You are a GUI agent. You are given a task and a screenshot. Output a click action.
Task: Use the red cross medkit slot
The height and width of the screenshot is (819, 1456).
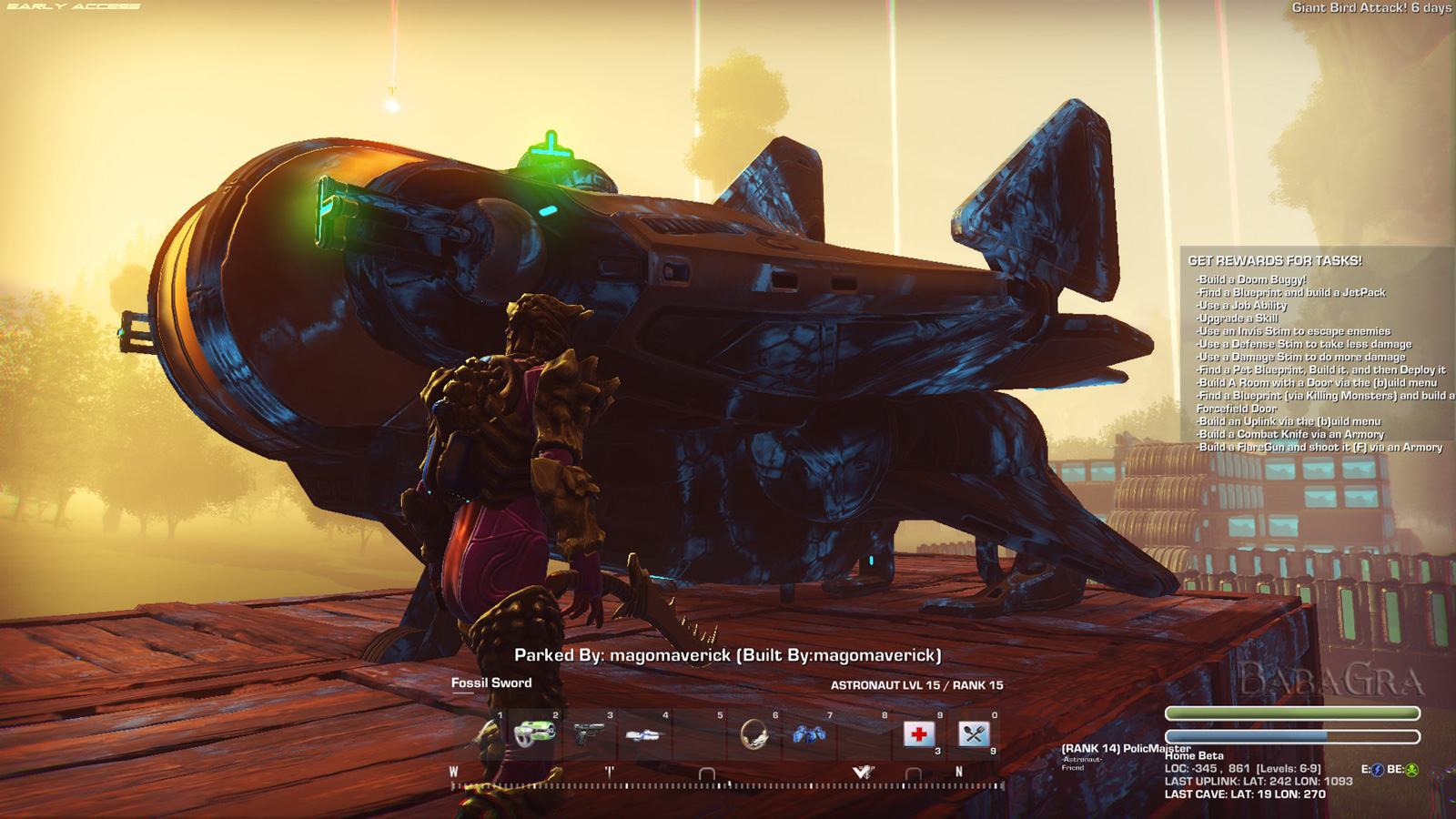(919, 733)
